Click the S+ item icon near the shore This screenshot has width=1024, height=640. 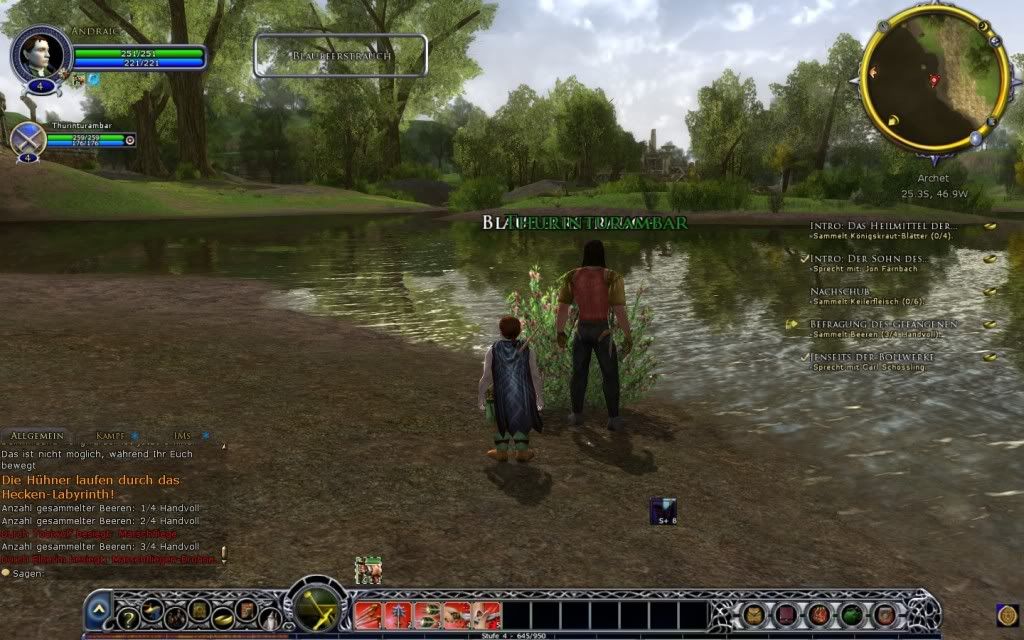(663, 510)
